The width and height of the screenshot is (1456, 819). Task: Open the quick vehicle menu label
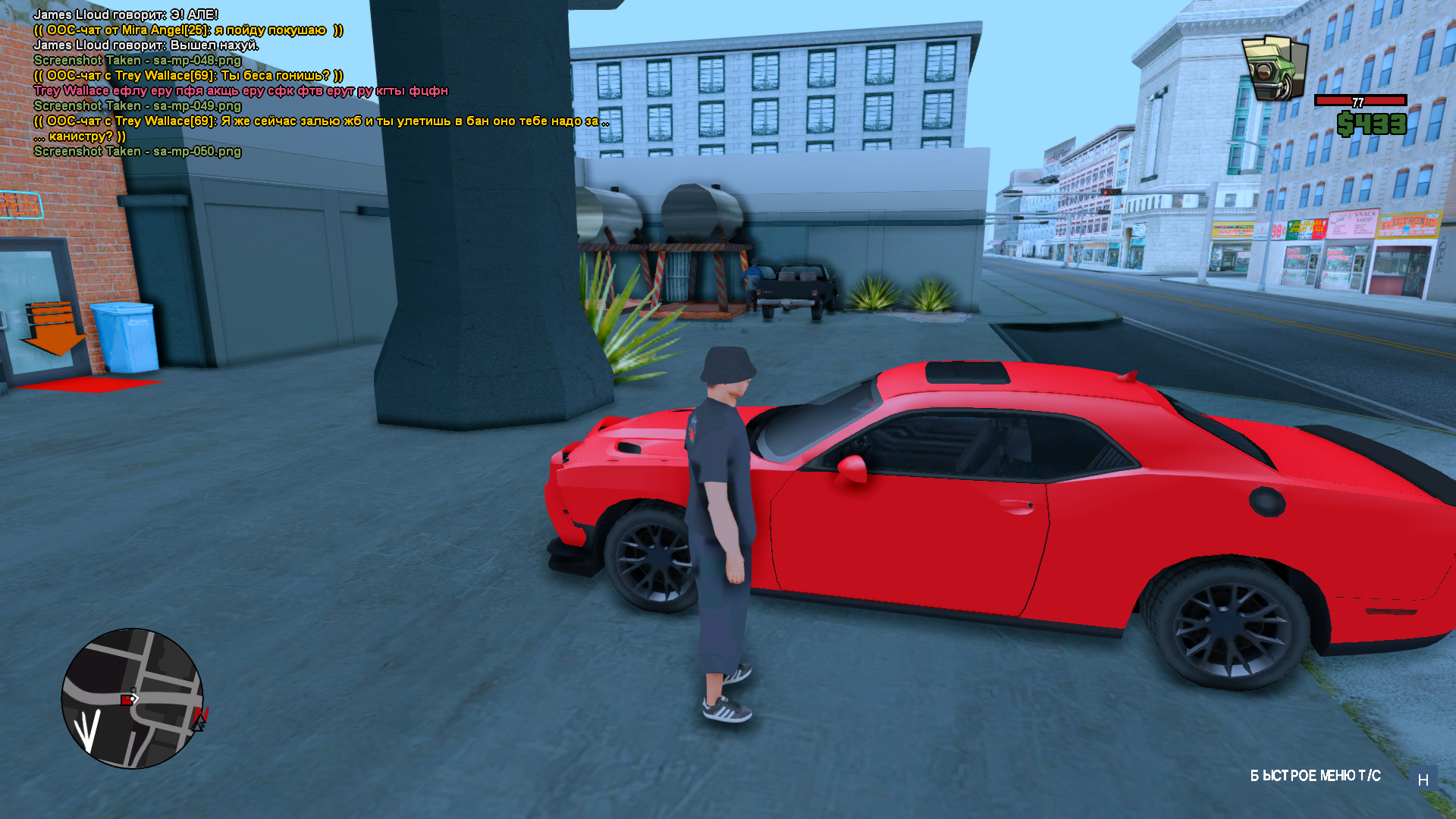click(1315, 776)
